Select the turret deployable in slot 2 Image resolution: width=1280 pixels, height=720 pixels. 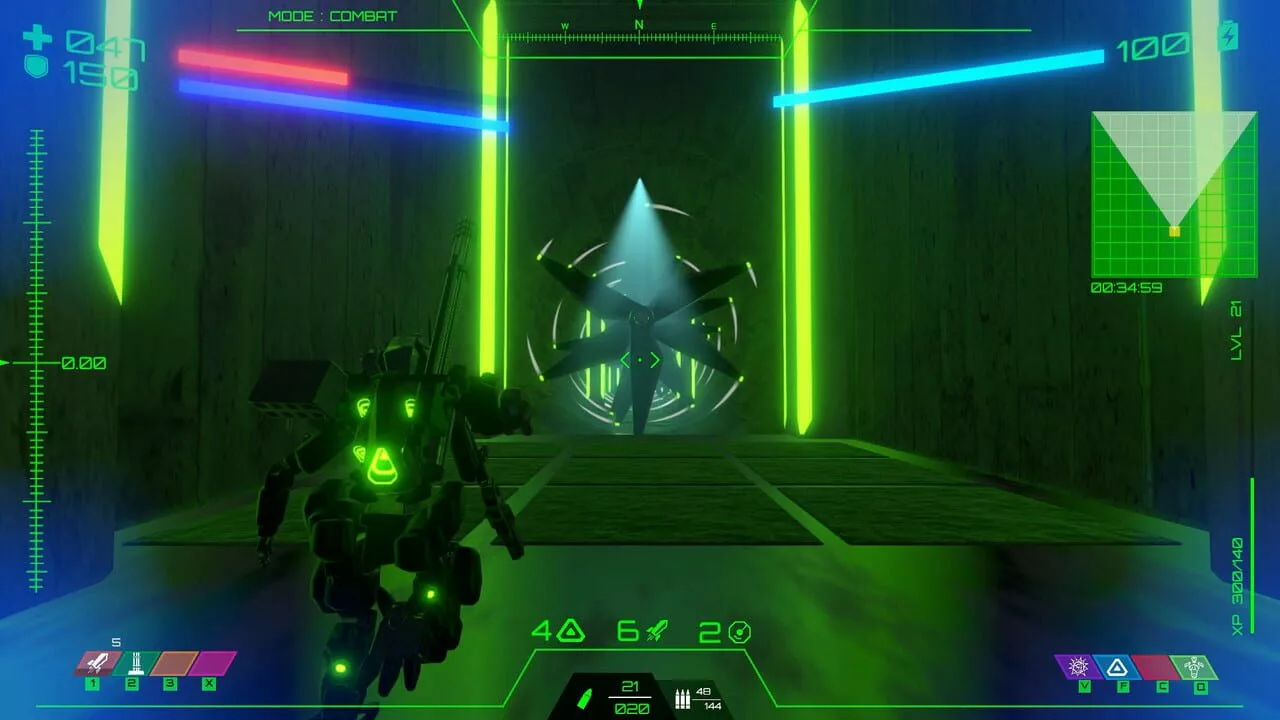(x=132, y=662)
